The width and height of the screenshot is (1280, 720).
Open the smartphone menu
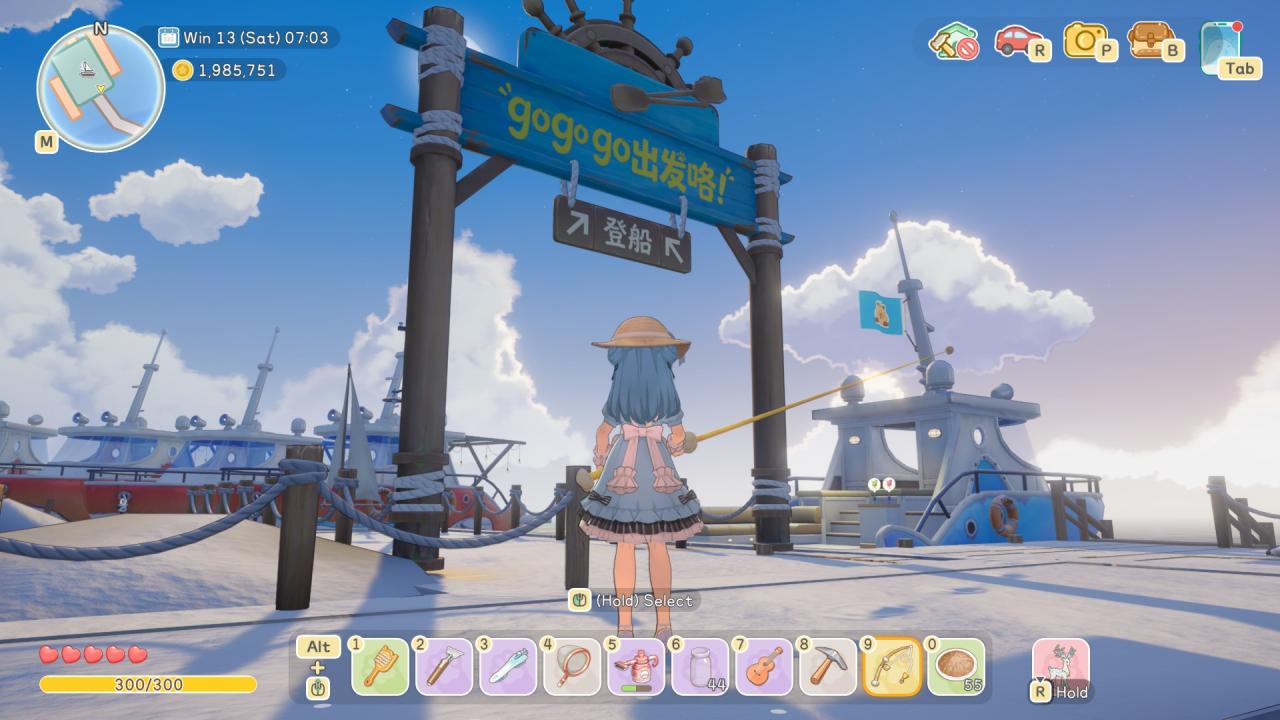point(1221,46)
